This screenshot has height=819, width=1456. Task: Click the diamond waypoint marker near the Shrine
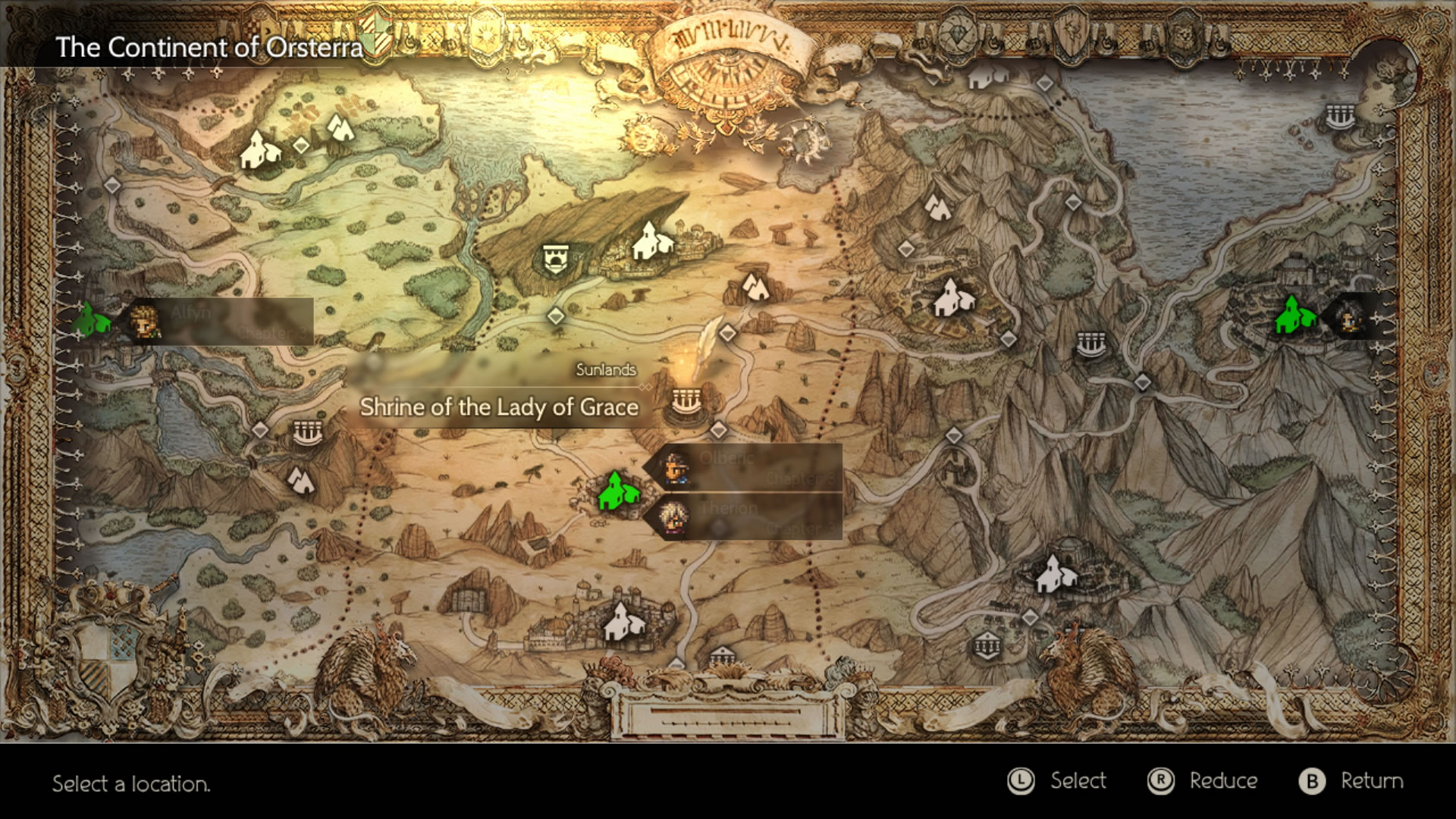tap(718, 430)
